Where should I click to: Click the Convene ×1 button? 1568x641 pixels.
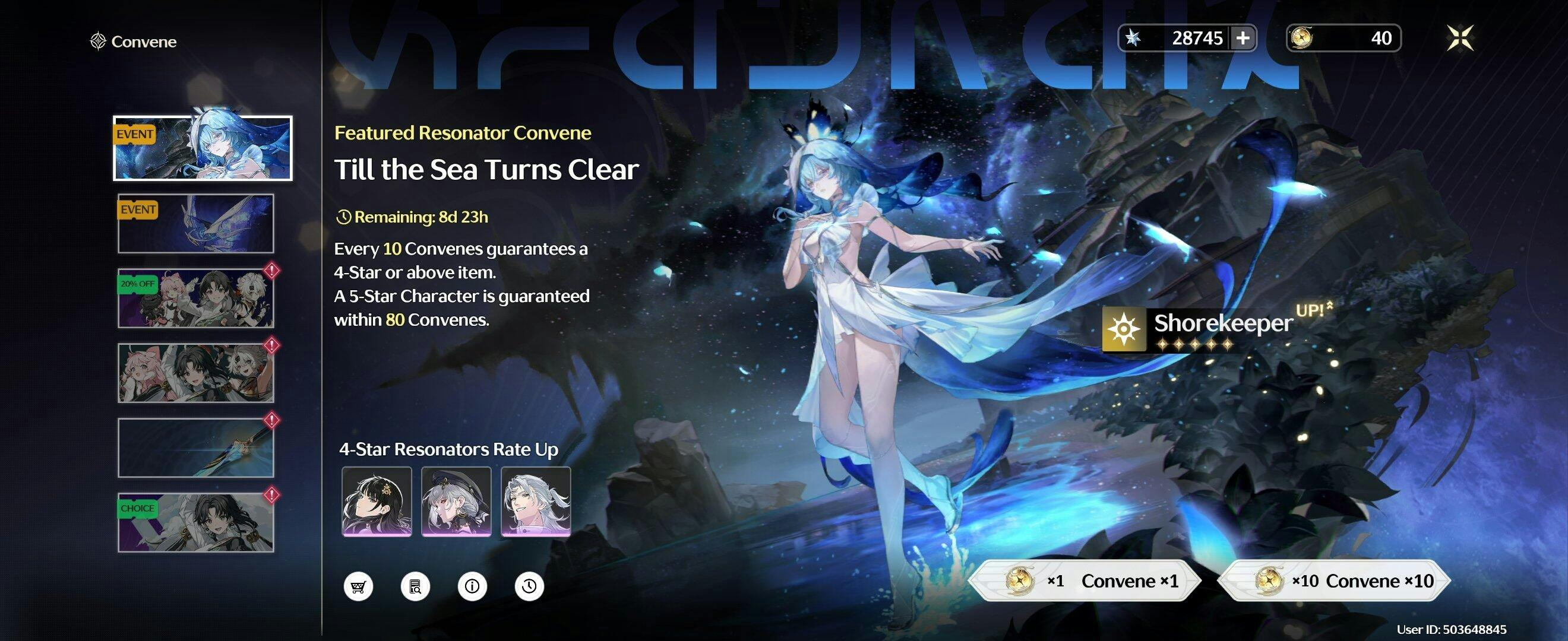coord(1085,581)
